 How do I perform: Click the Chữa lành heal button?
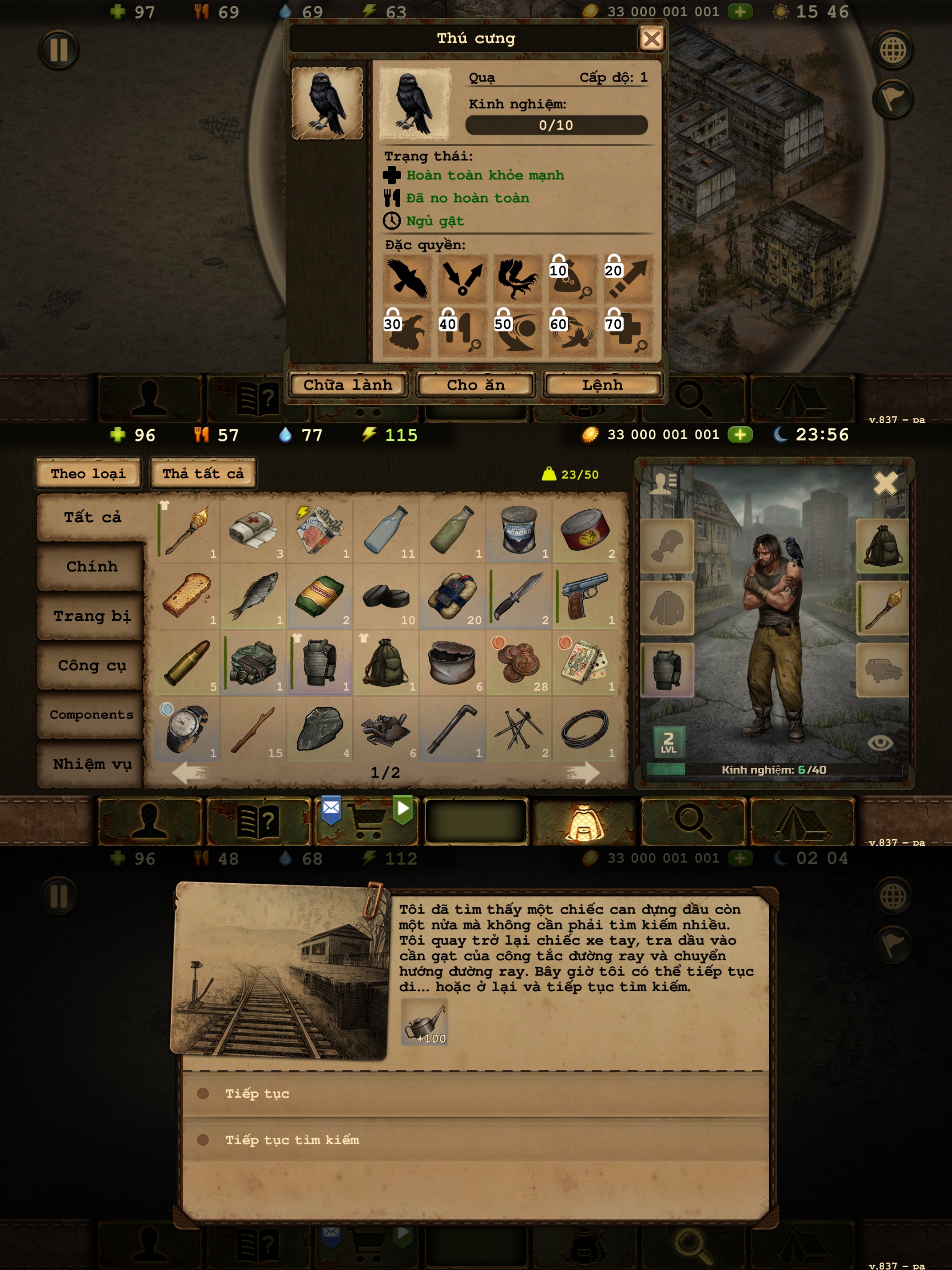point(348,385)
